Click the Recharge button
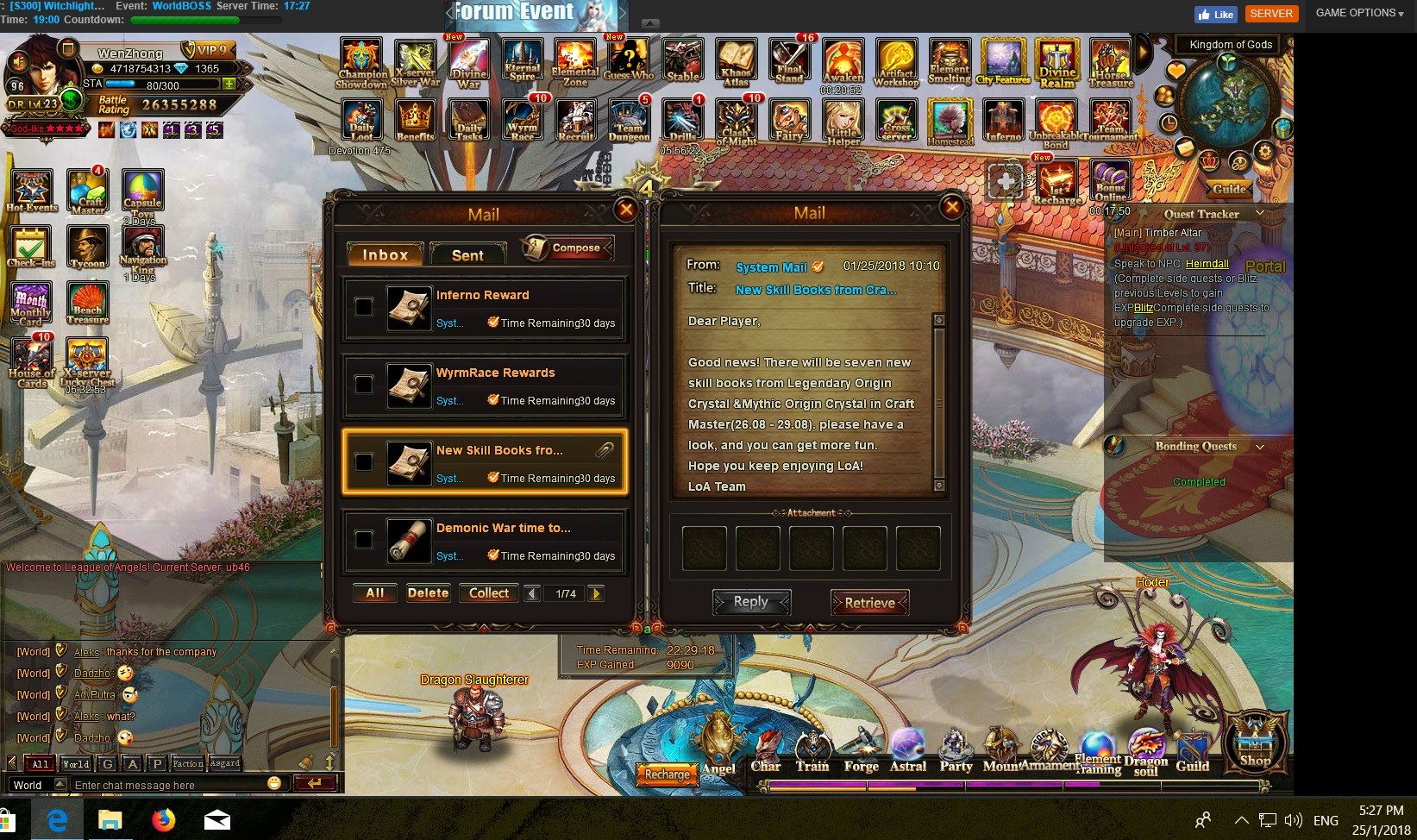This screenshot has height=840, width=1417. click(667, 774)
